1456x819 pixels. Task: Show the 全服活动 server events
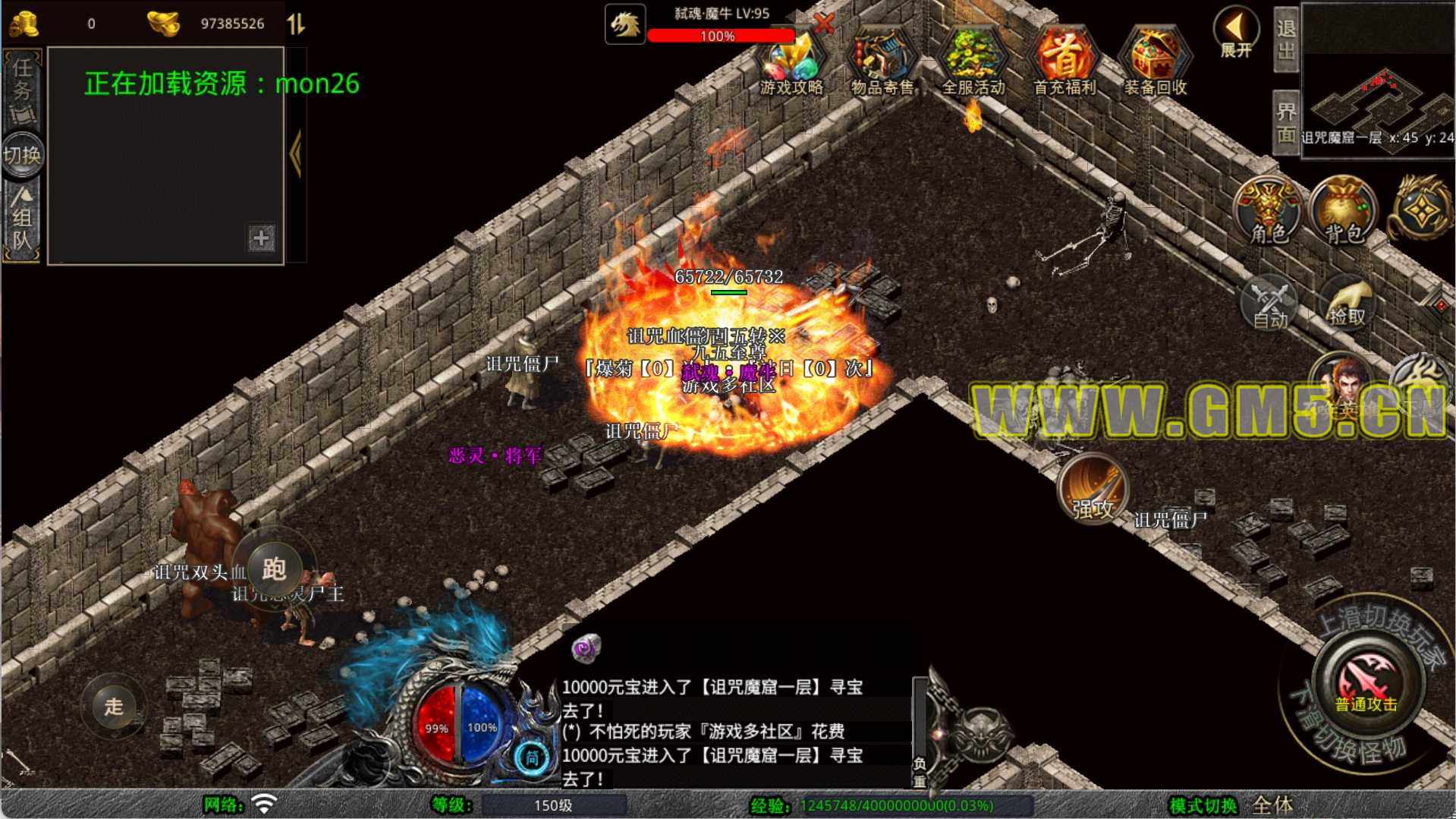point(973,62)
